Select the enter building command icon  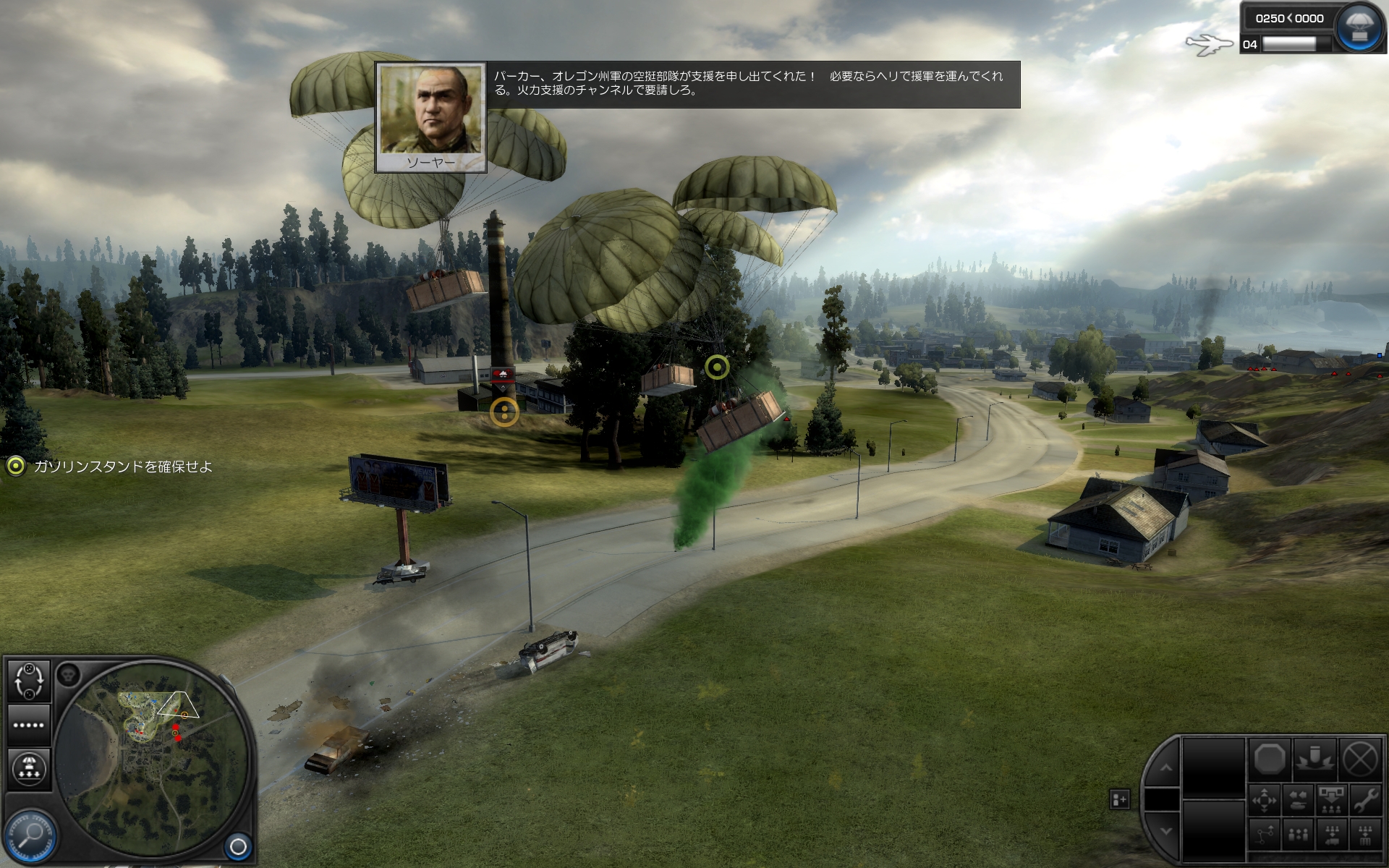1365,835
